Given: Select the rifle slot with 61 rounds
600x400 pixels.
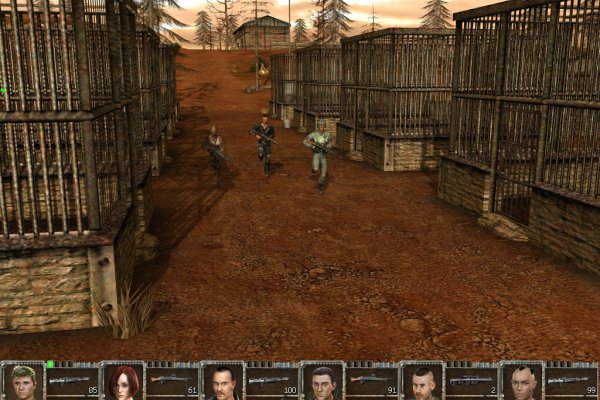Looking at the screenshot, I should (172, 382).
